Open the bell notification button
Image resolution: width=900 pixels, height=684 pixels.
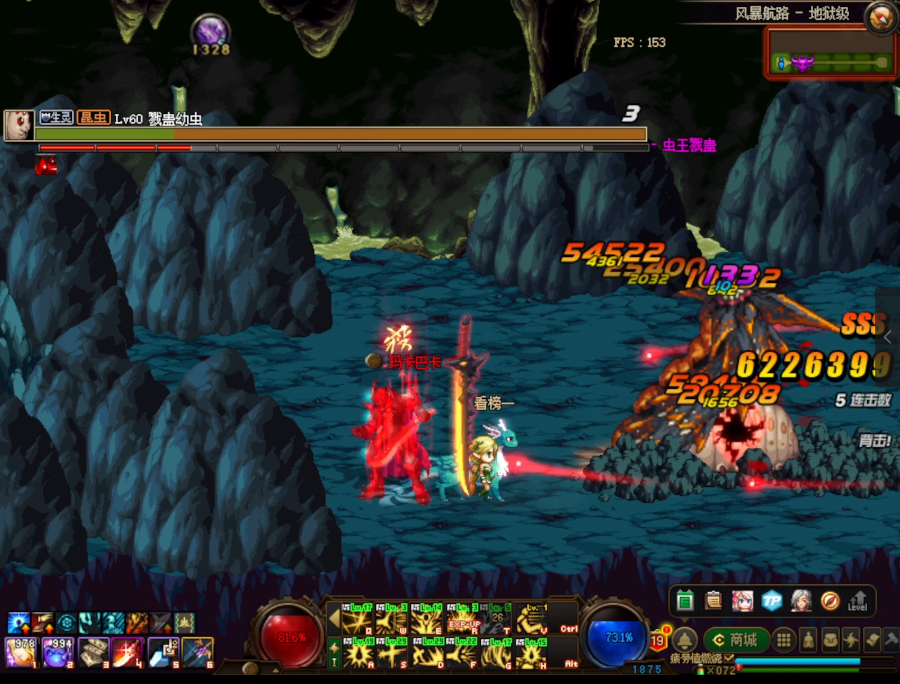click(x=684, y=640)
